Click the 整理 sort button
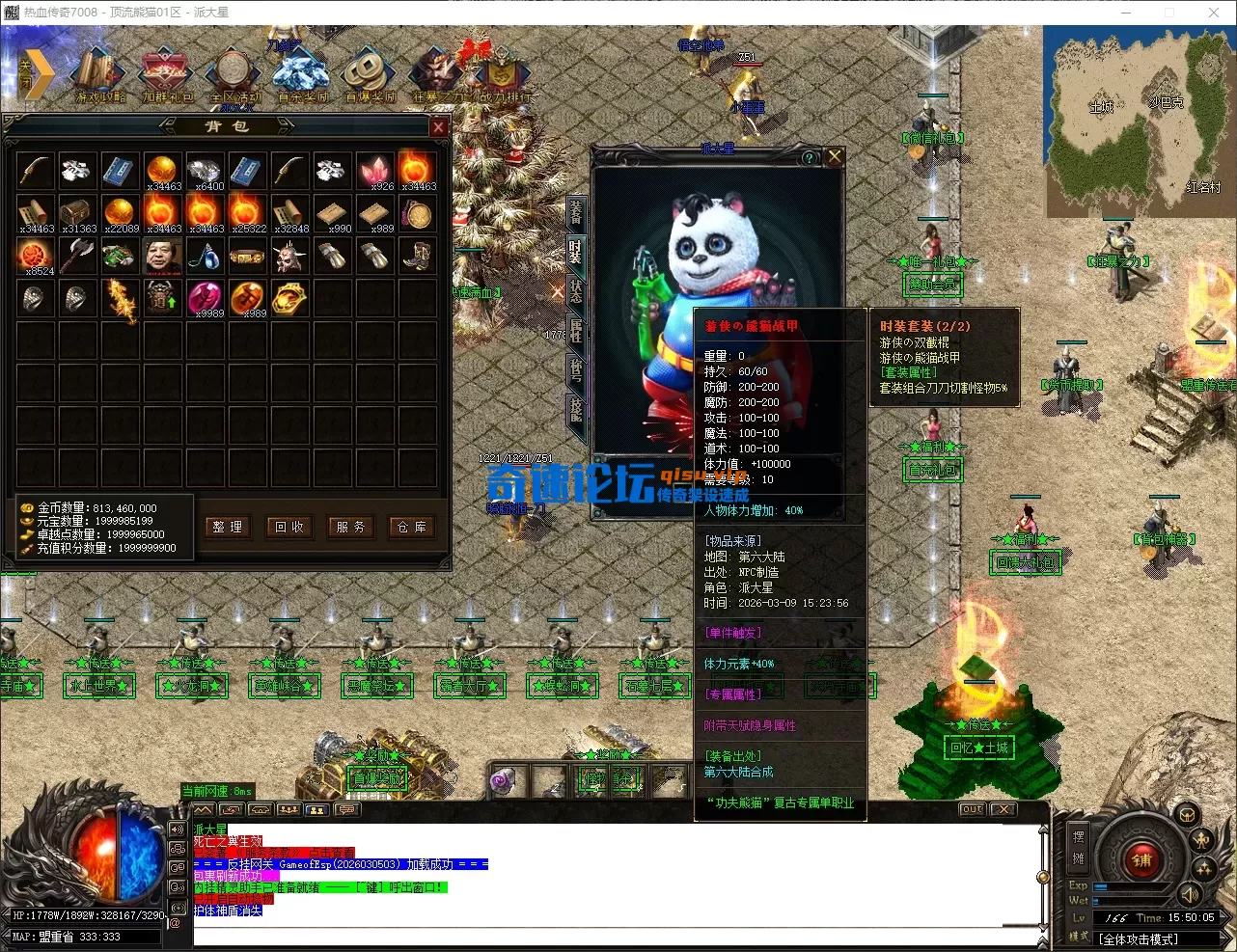1237x952 pixels. (229, 527)
